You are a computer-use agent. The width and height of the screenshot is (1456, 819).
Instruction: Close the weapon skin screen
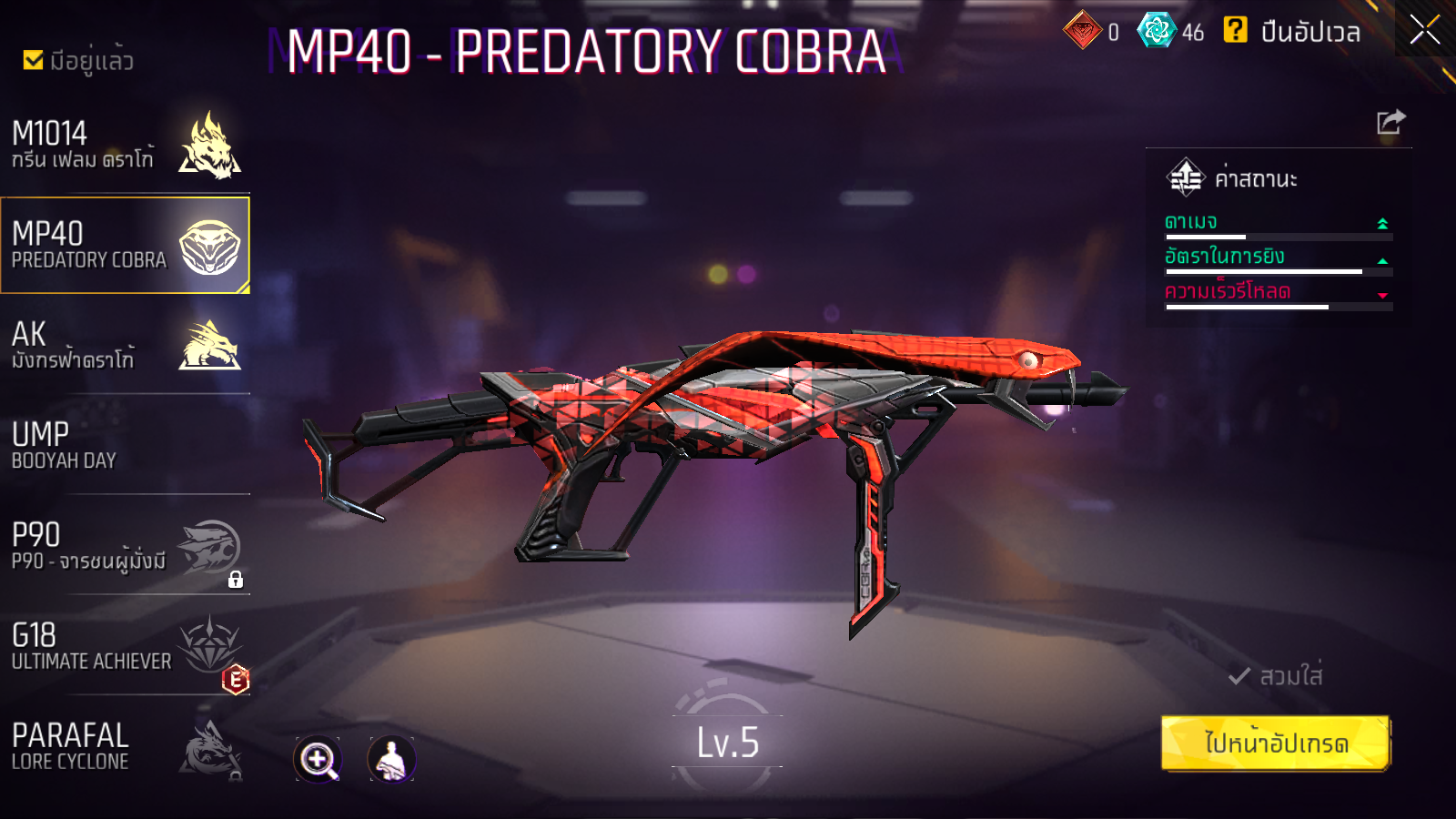tap(1424, 30)
